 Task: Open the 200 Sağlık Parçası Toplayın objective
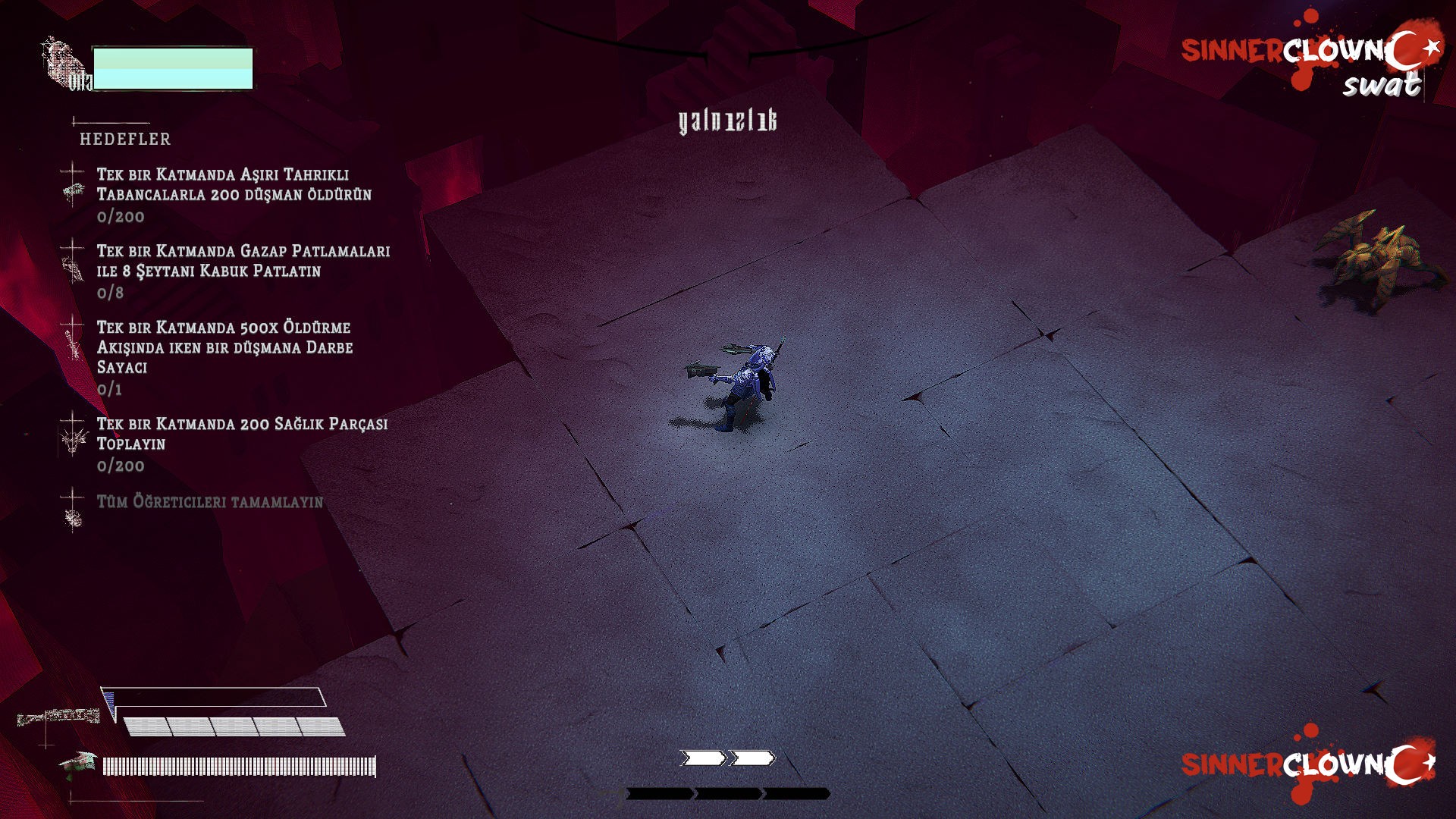click(241, 434)
